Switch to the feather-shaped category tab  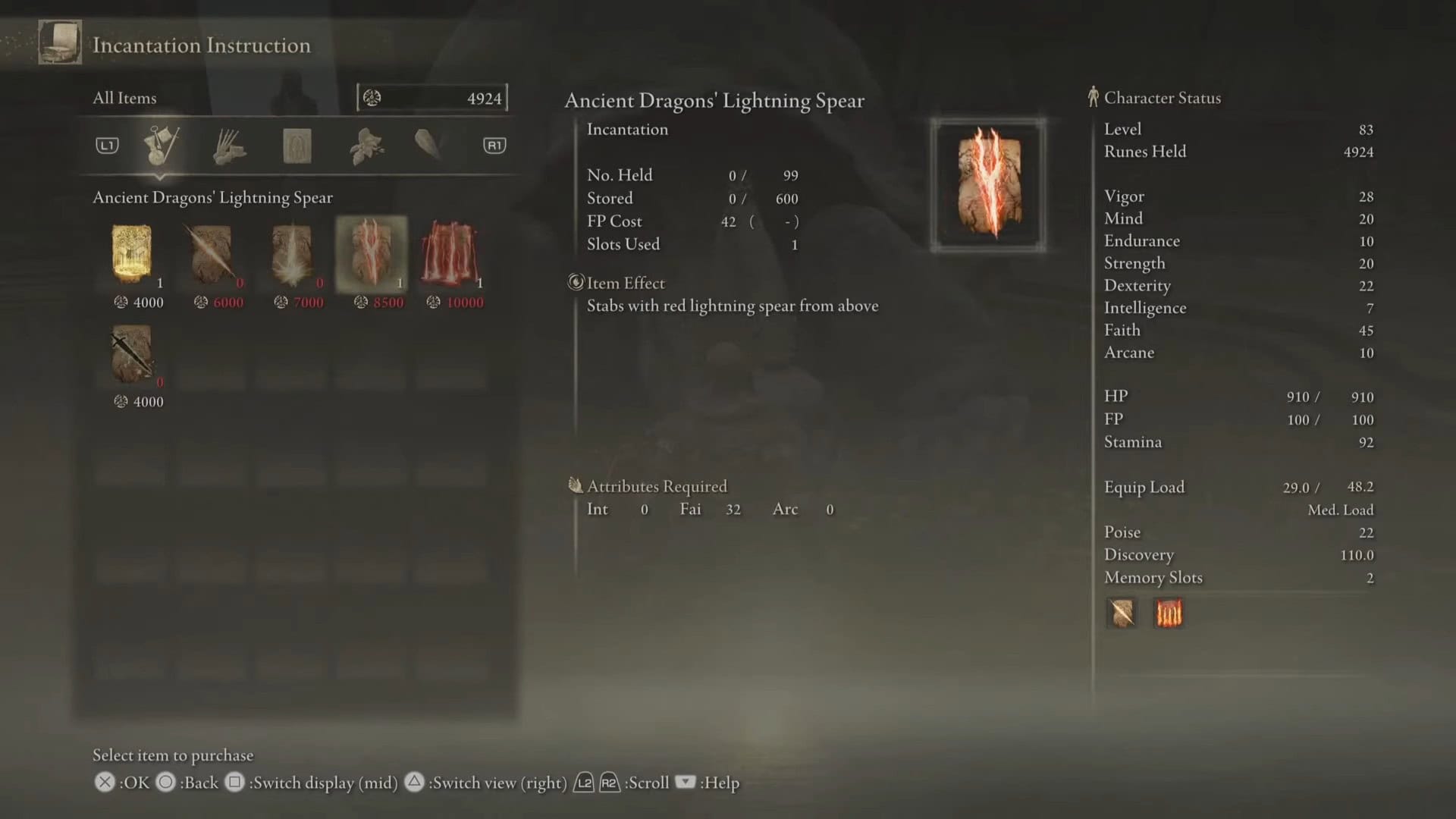pos(428,144)
